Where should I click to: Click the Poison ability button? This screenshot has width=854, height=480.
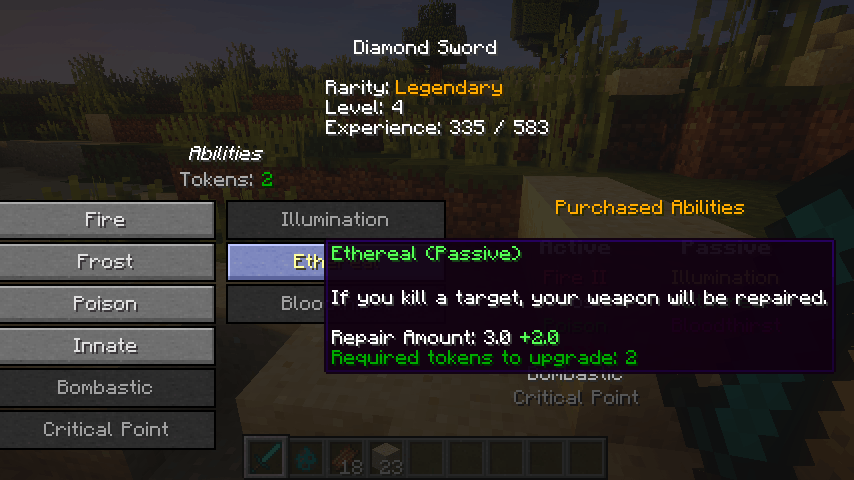coord(106,304)
